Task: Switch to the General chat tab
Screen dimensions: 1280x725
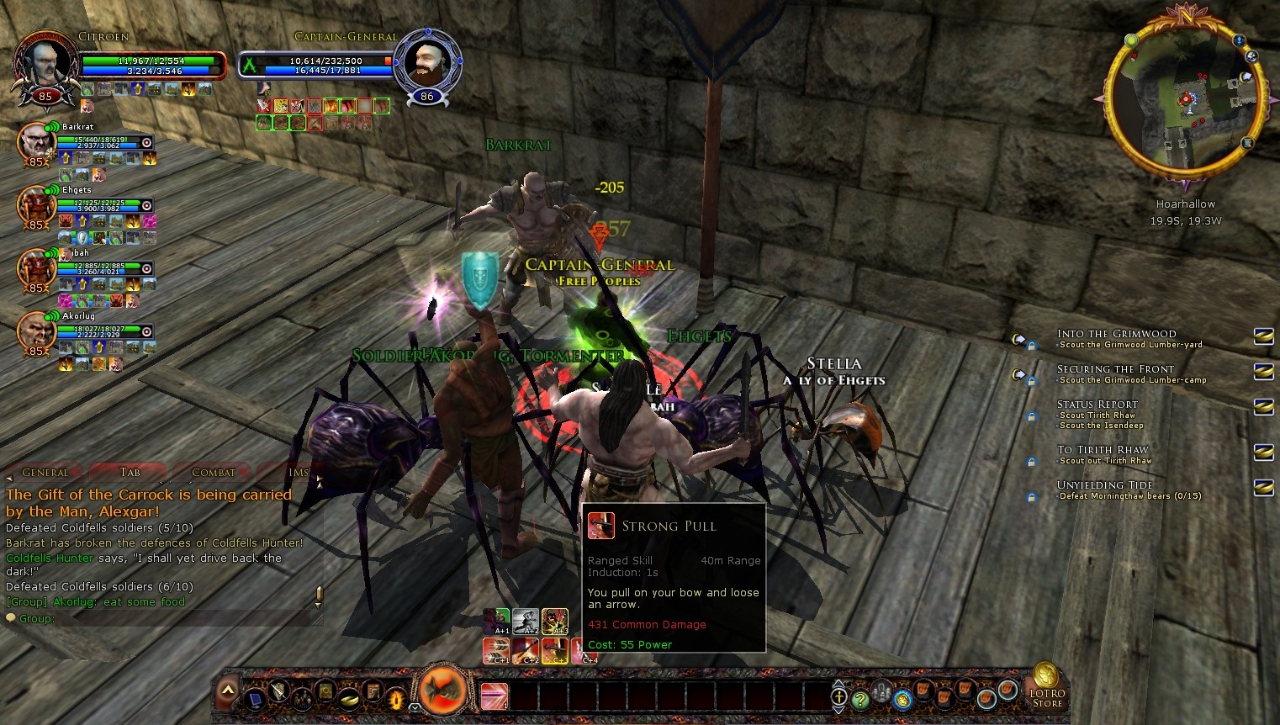Action: click(x=45, y=472)
